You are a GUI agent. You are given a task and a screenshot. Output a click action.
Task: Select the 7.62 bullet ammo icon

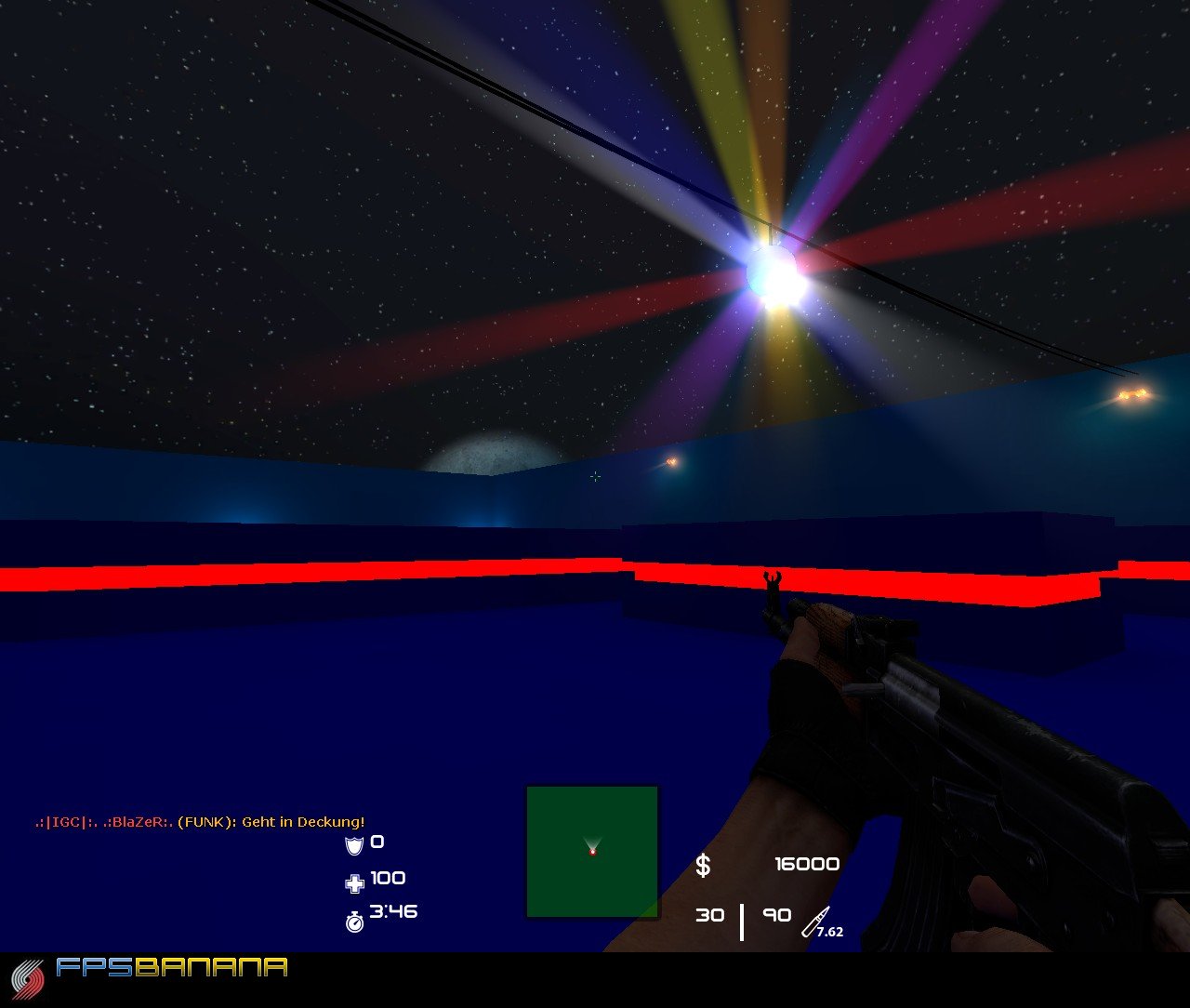pyautogui.click(x=818, y=919)
